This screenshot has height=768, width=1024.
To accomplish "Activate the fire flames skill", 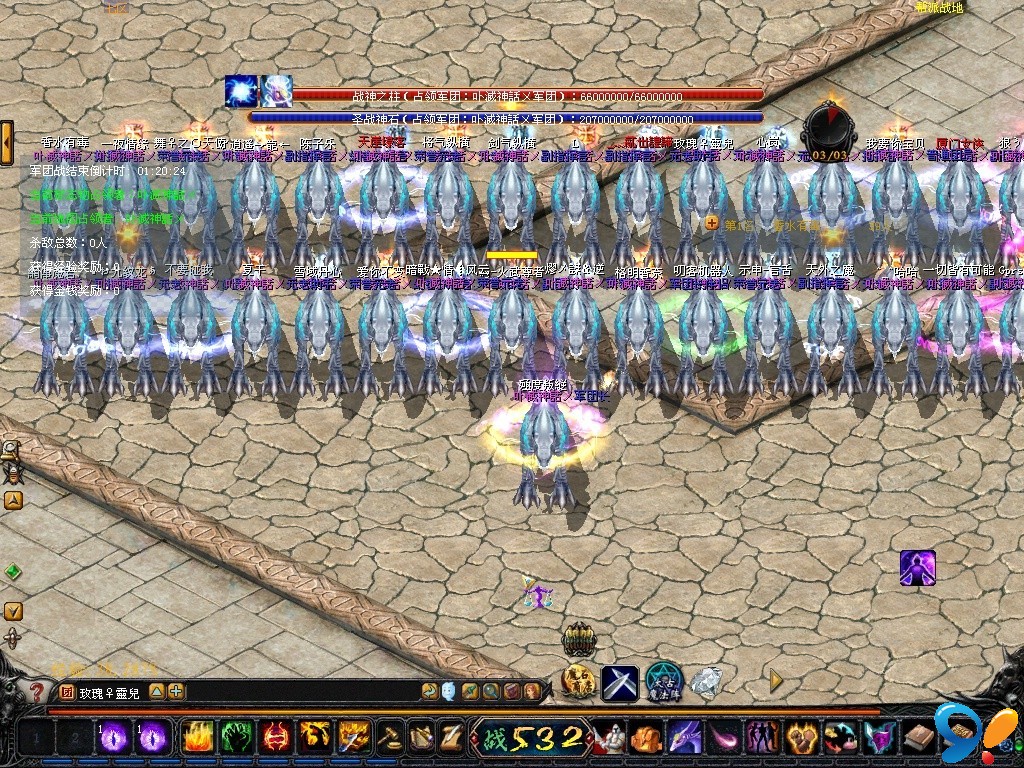I will point(197,738).
